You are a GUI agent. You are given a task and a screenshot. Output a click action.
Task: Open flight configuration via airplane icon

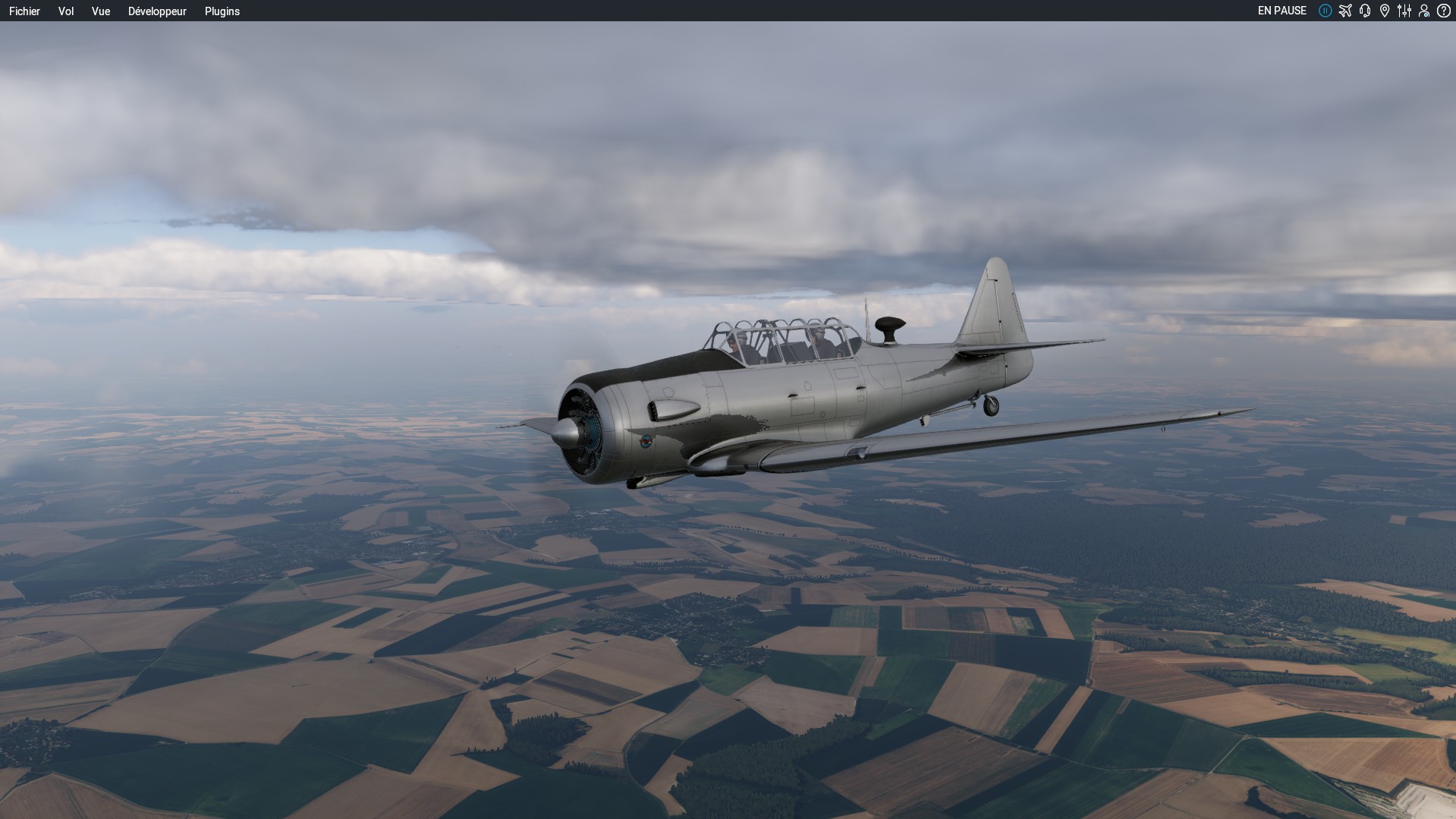click(1345, 11)
